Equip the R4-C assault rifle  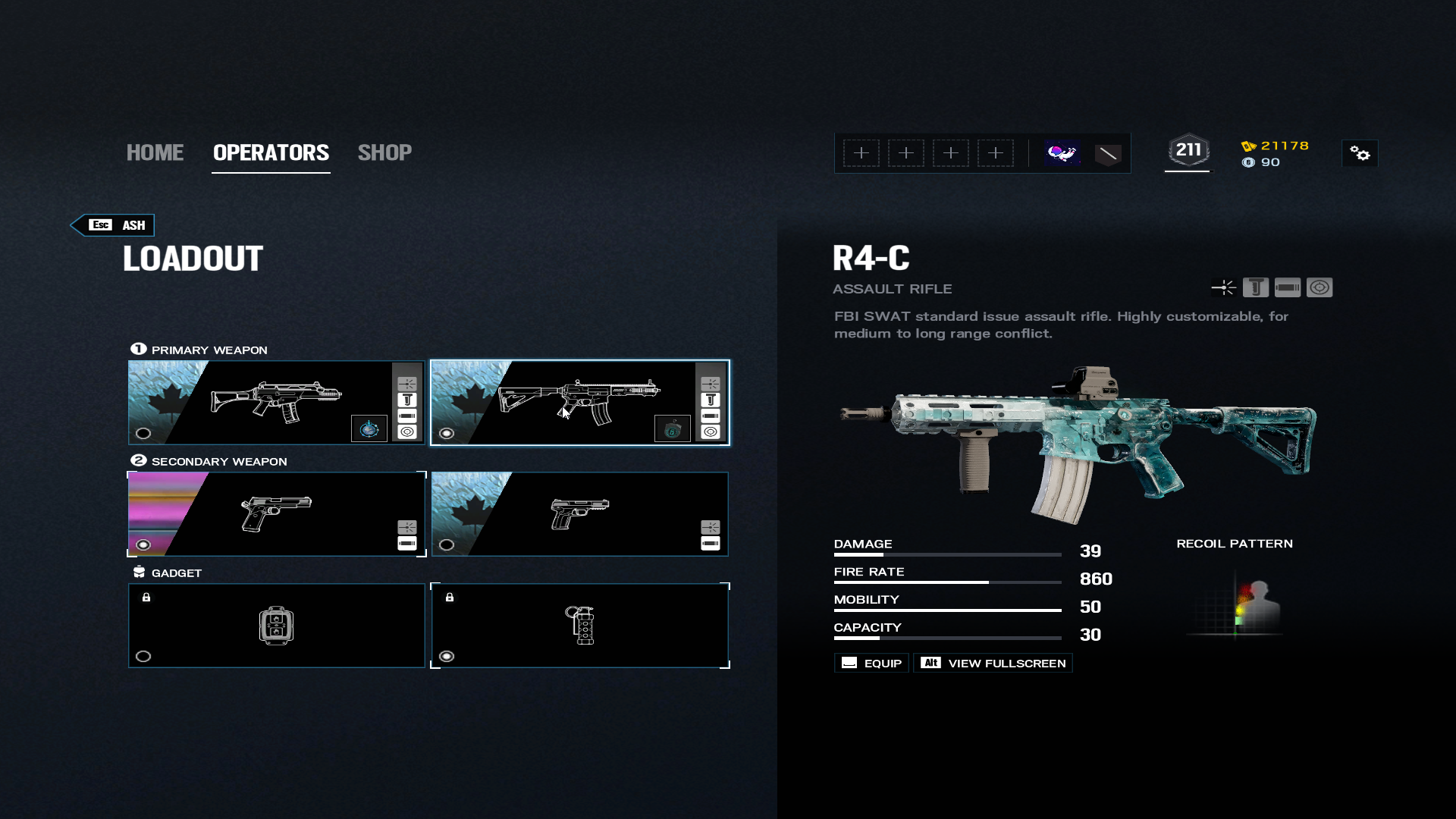872,664
